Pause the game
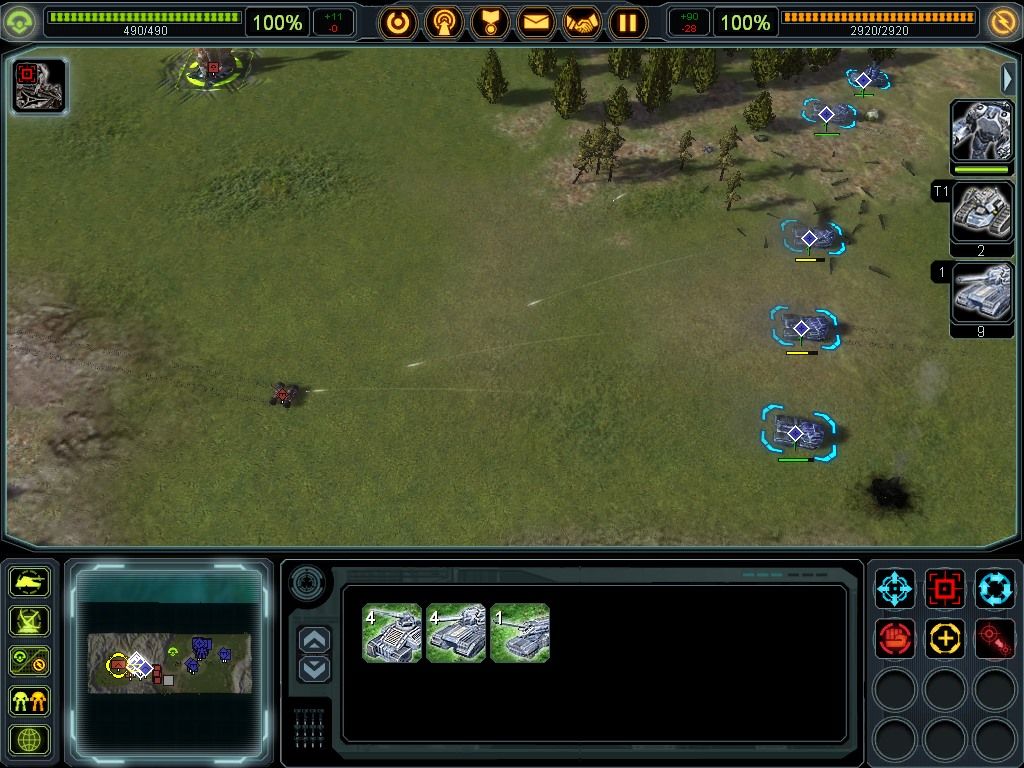 point(628,22)
